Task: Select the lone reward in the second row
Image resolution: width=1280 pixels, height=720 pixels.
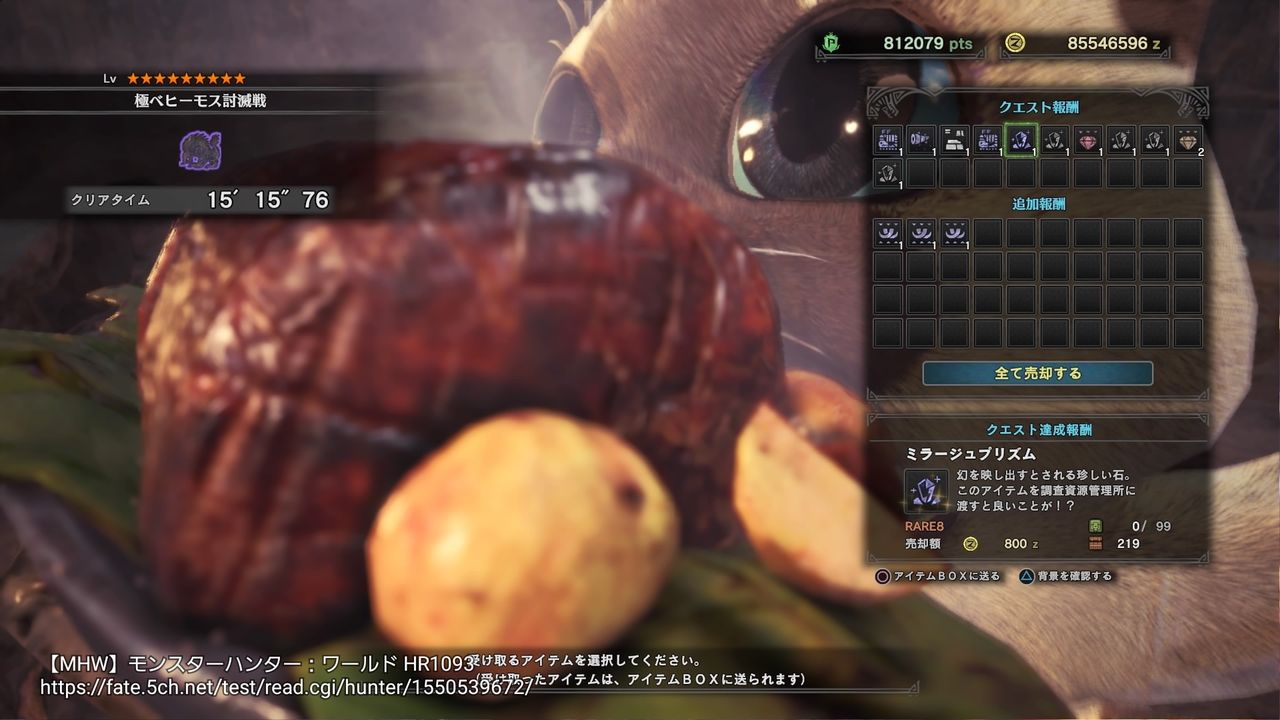Action: coord(886,172)
